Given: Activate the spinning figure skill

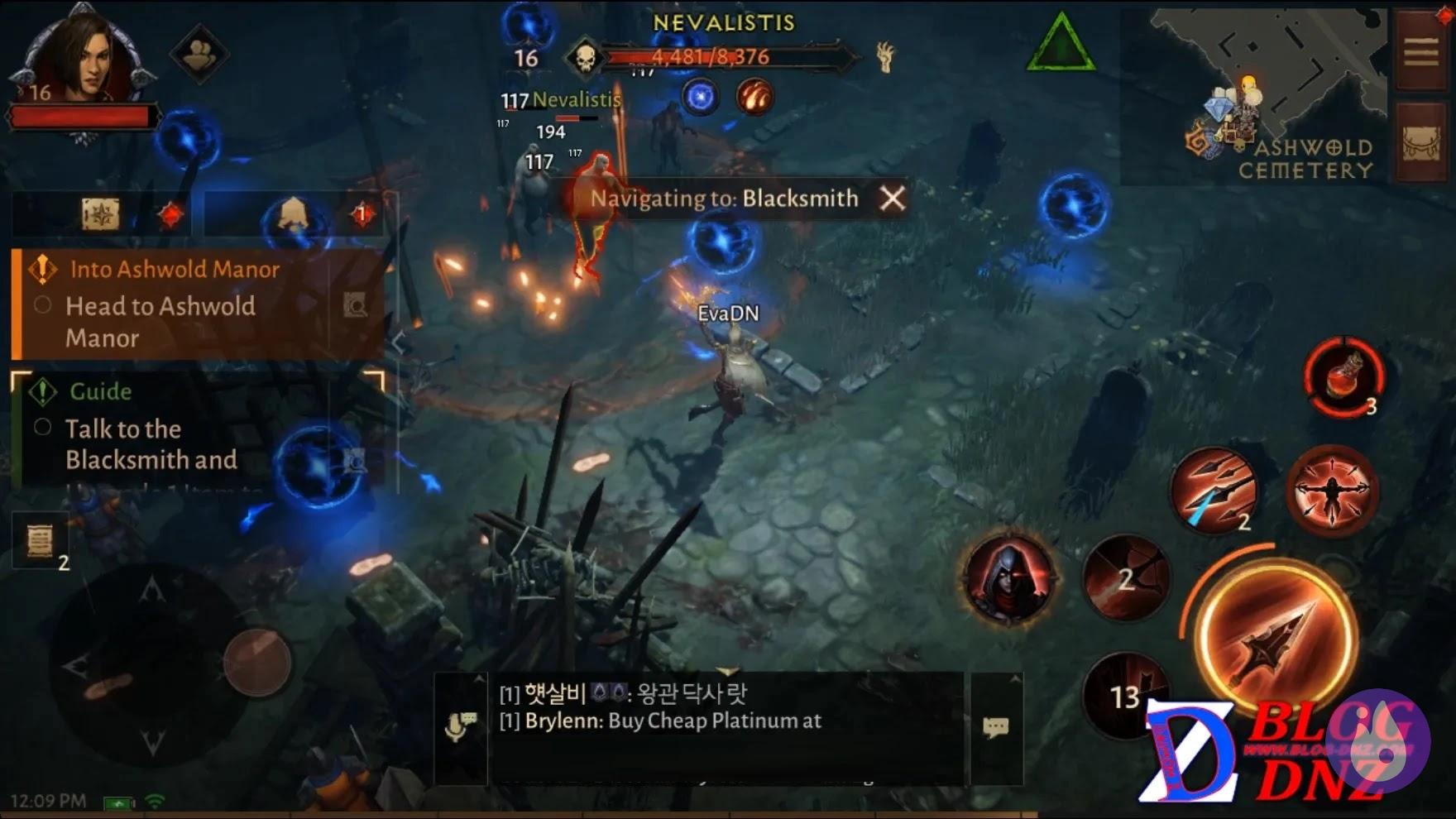Looking at the screenshot, I should pos(1332,490).
